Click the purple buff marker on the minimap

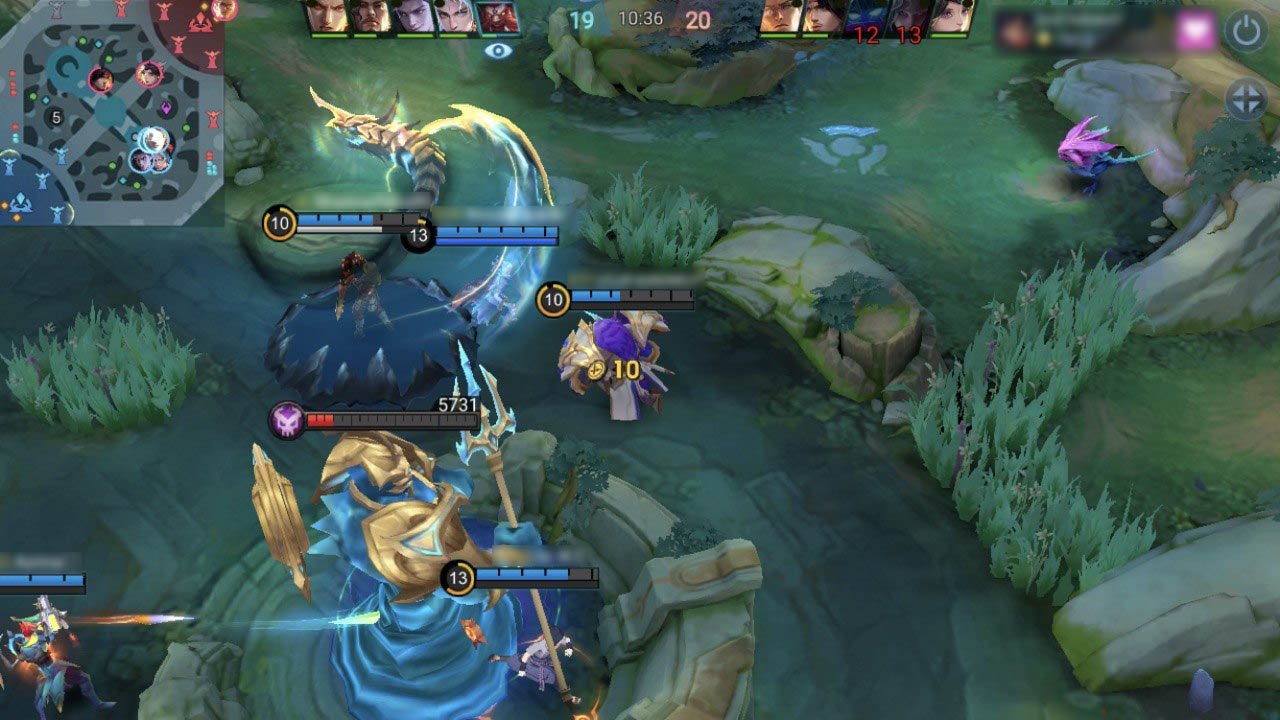pos(166,108)
